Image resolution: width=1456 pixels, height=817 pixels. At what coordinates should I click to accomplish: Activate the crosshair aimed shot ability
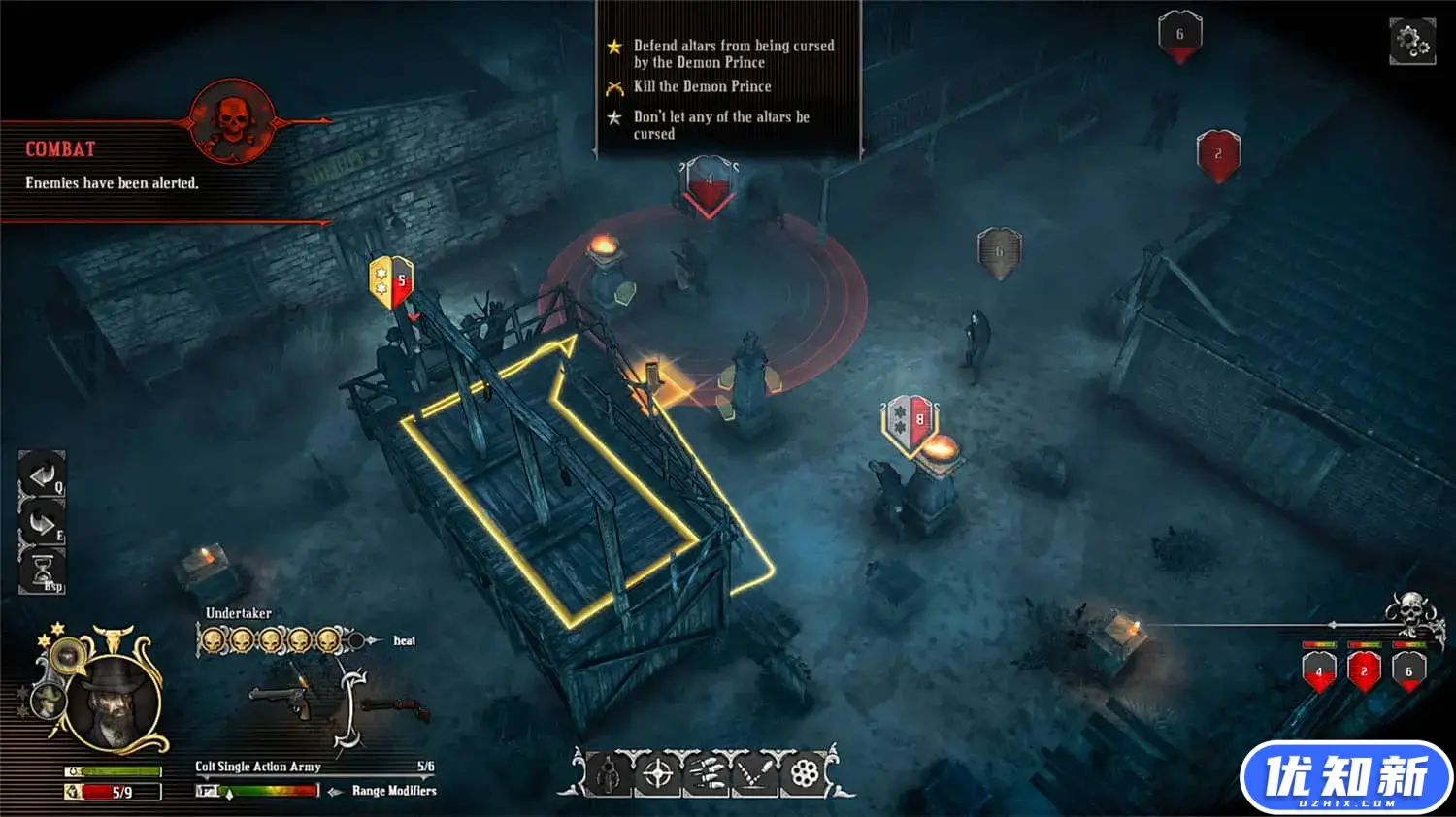[x=658, y=773]
